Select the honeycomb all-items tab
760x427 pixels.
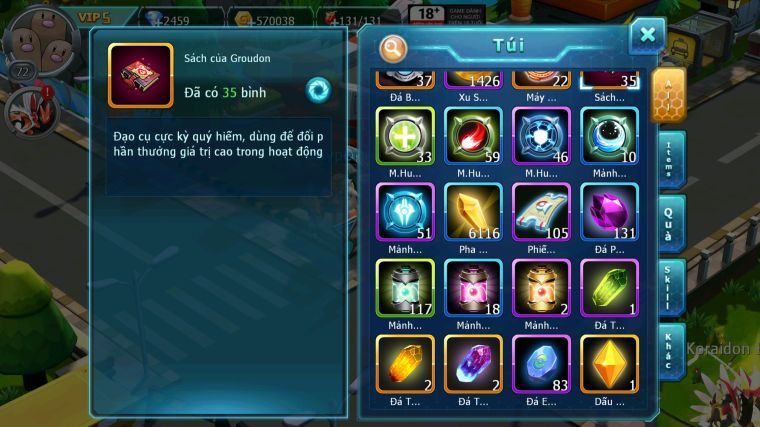[x=667, y=95]
